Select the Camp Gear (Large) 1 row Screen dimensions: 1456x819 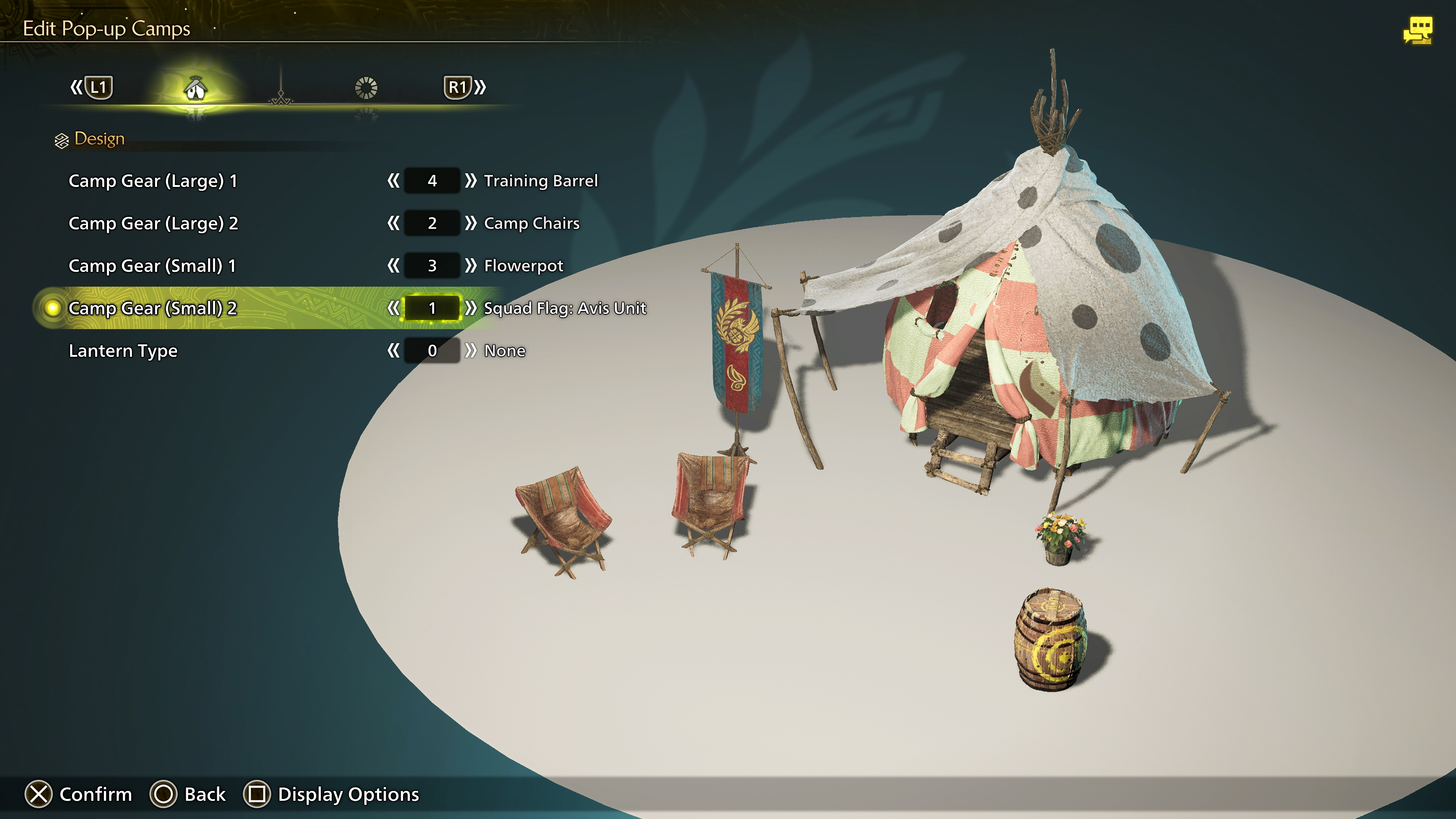click(153, 181)
